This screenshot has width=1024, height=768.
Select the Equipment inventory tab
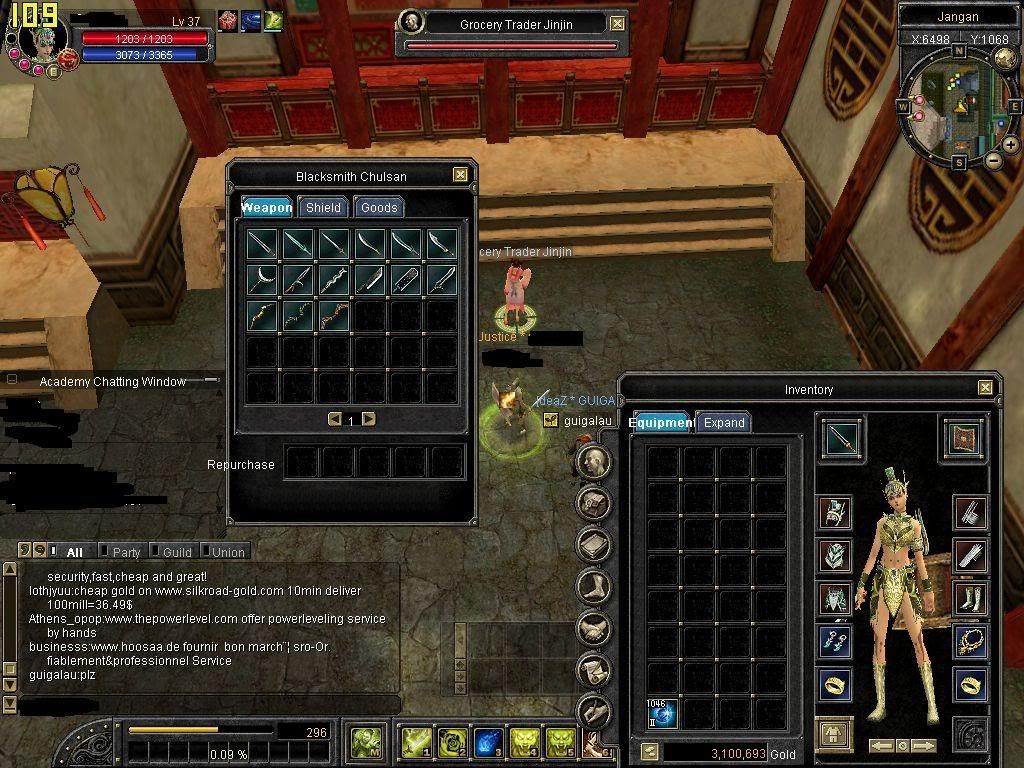[x=660, y=422]
